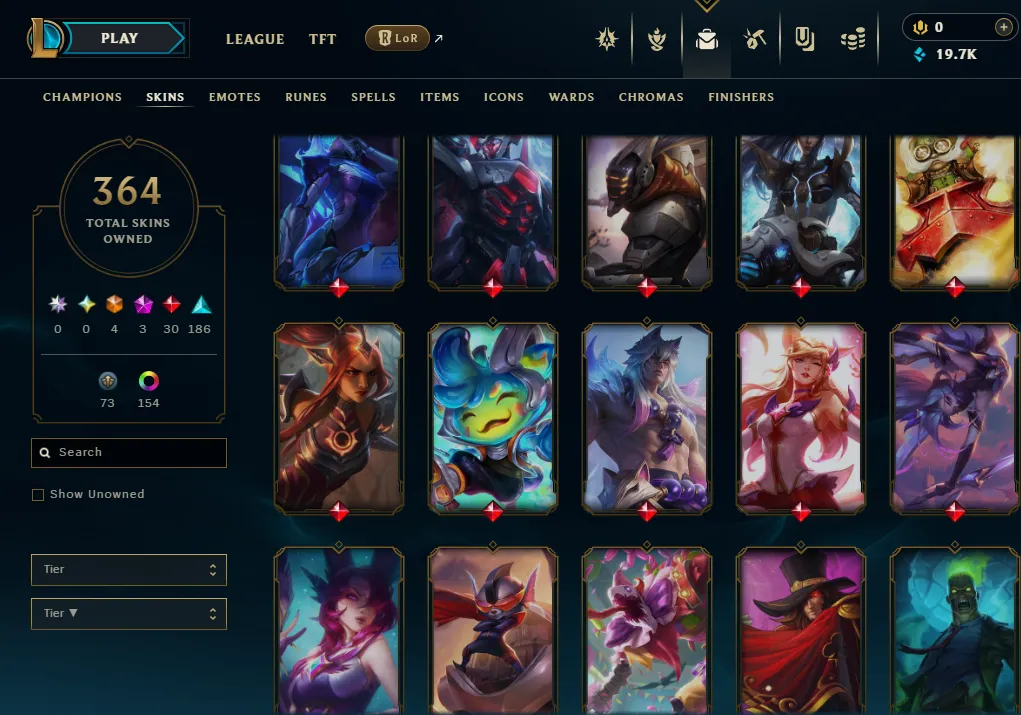The width and height of the screenshot is (1021, 715).
Task: Open the LoR launcher link
Action: [x=398, y=39]
